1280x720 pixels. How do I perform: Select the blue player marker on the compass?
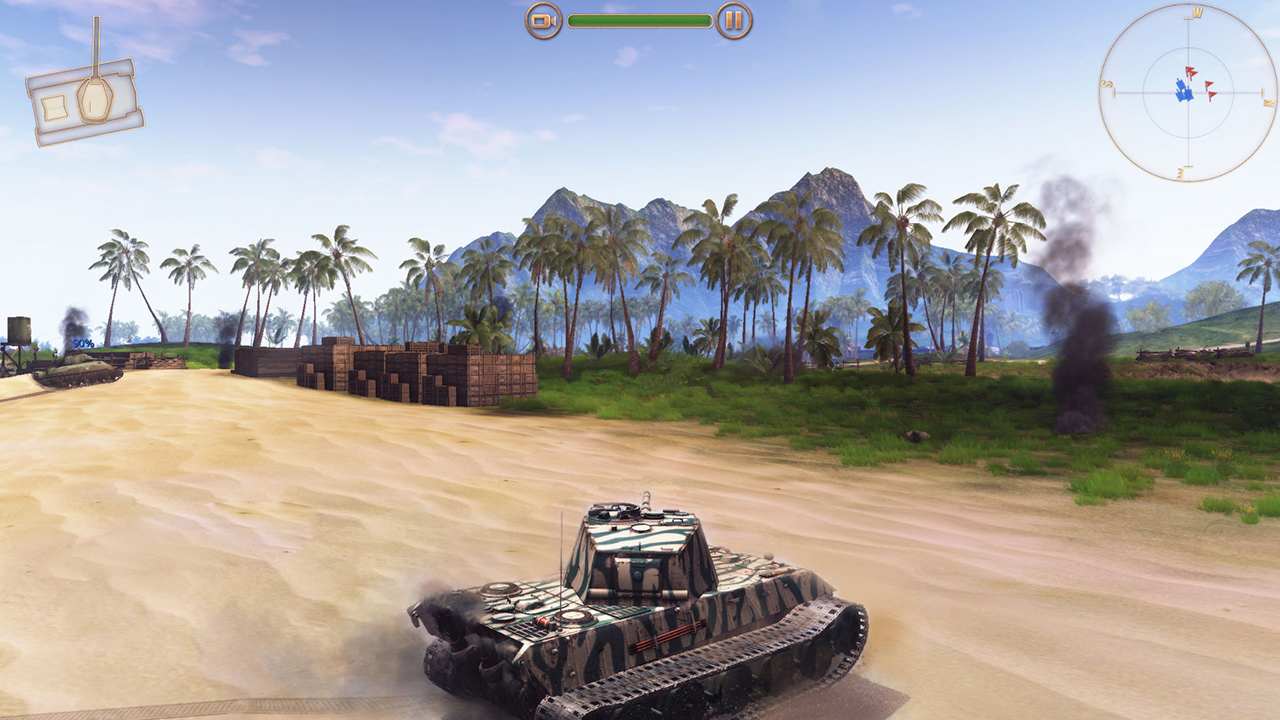click(1184, 91)
